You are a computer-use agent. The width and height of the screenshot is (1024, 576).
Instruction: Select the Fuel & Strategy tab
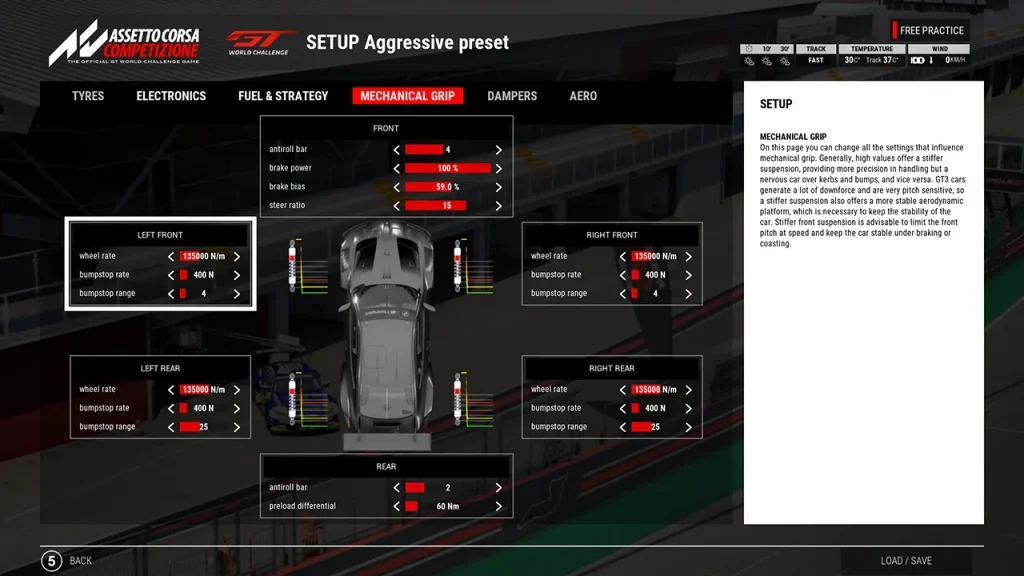pyautogui.click(x=283, y=96)
